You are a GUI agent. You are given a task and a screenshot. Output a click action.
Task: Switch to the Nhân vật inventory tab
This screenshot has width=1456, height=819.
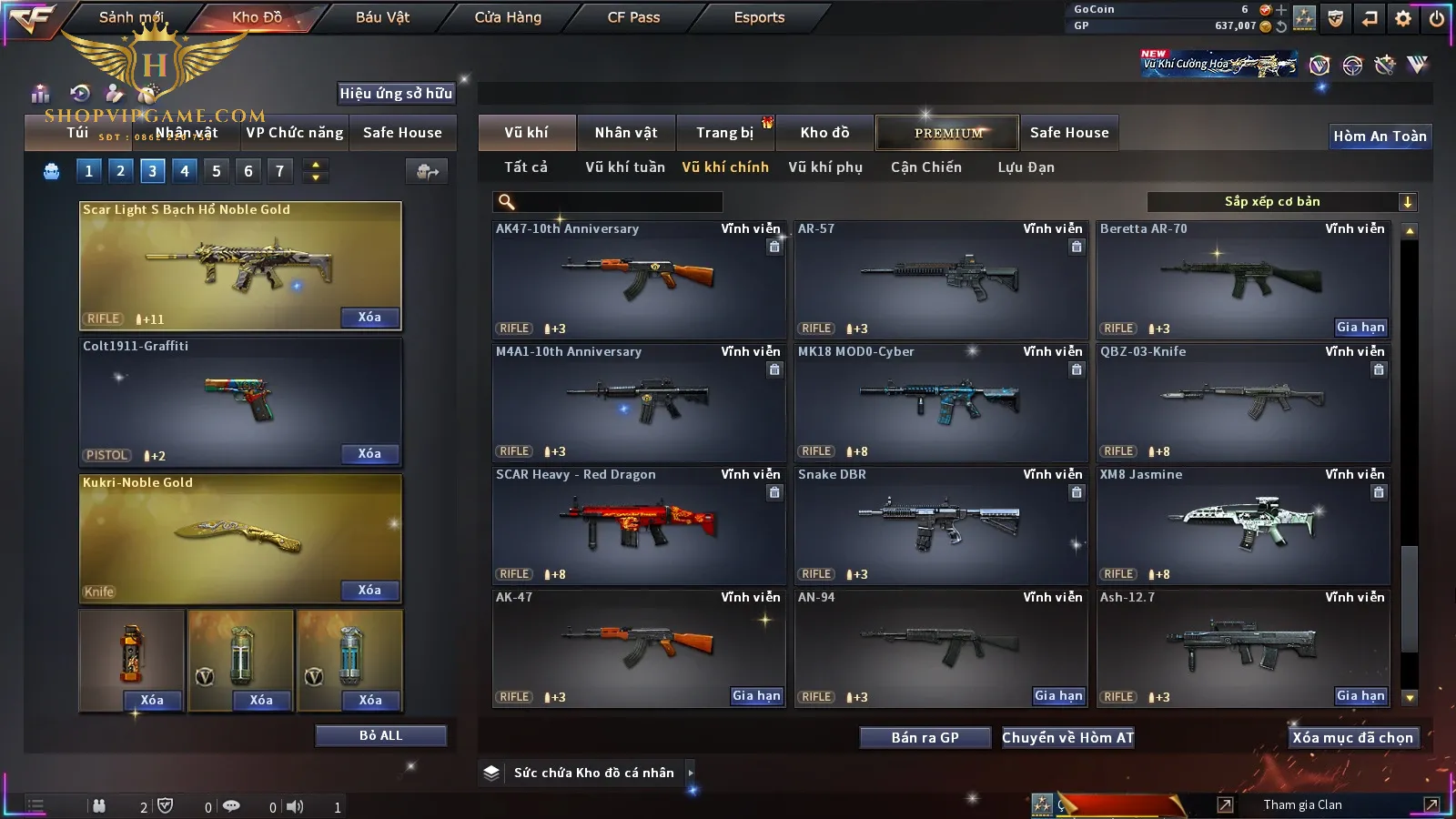point(625,133)
